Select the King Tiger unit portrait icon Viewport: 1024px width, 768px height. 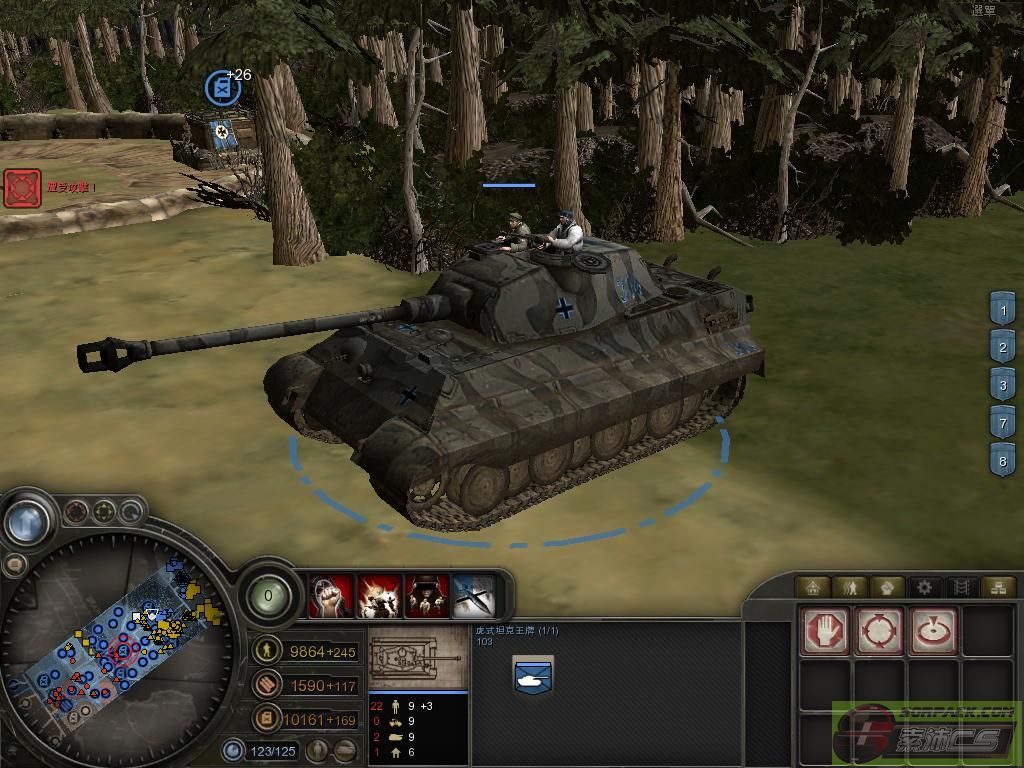point(532,675)
